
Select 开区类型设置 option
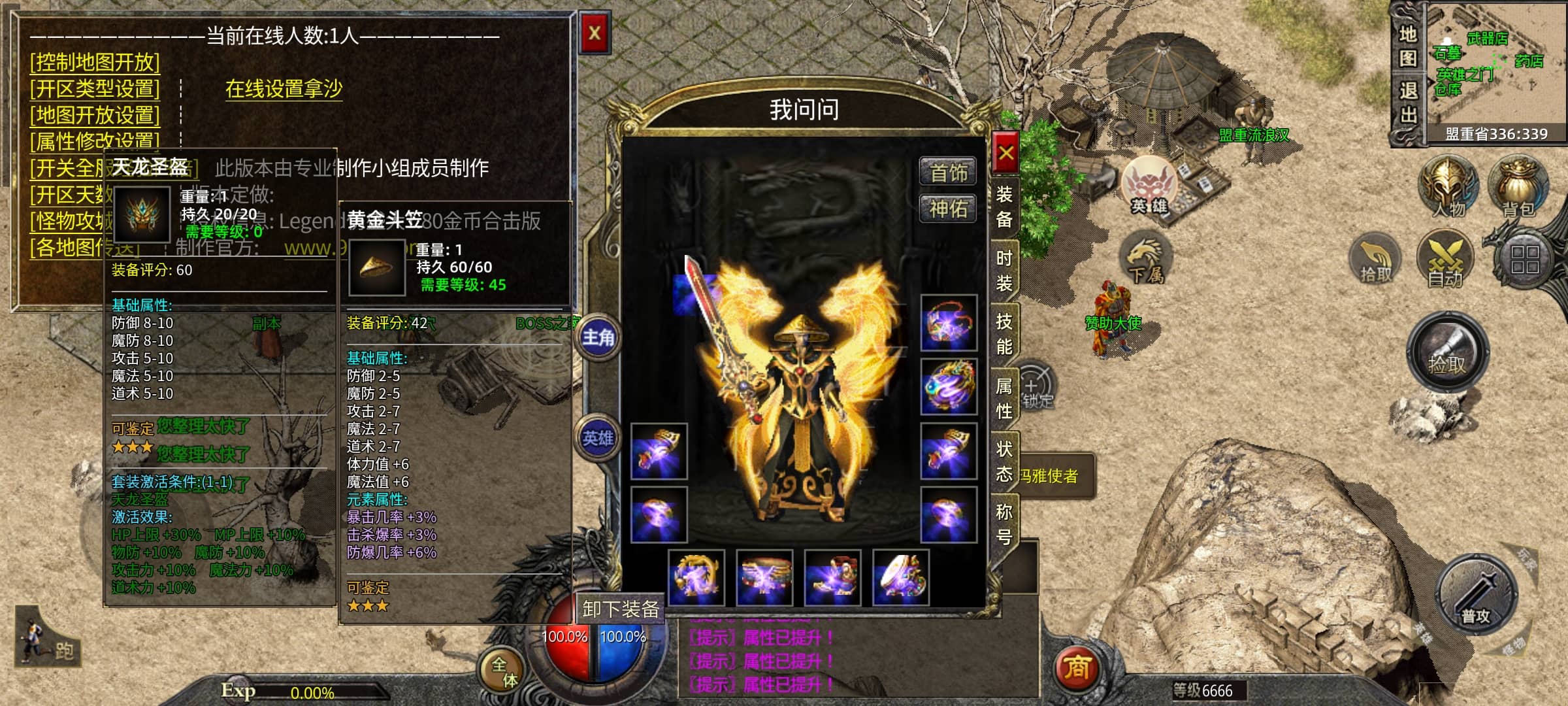click(95, 88)
